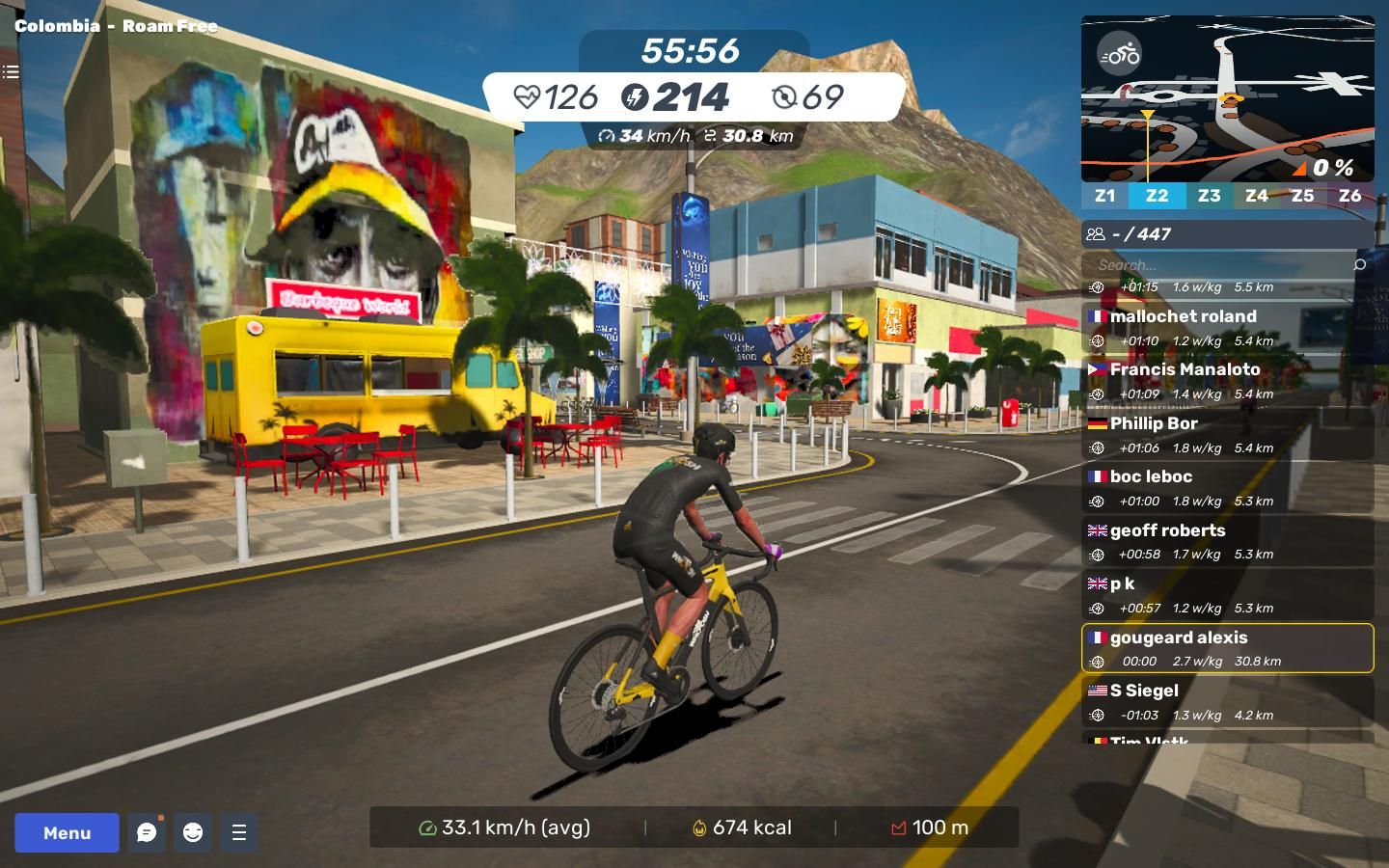Click the rider search field
Image resolution: width=1389 pixels, height=868 pixels.
point(1220,264)
